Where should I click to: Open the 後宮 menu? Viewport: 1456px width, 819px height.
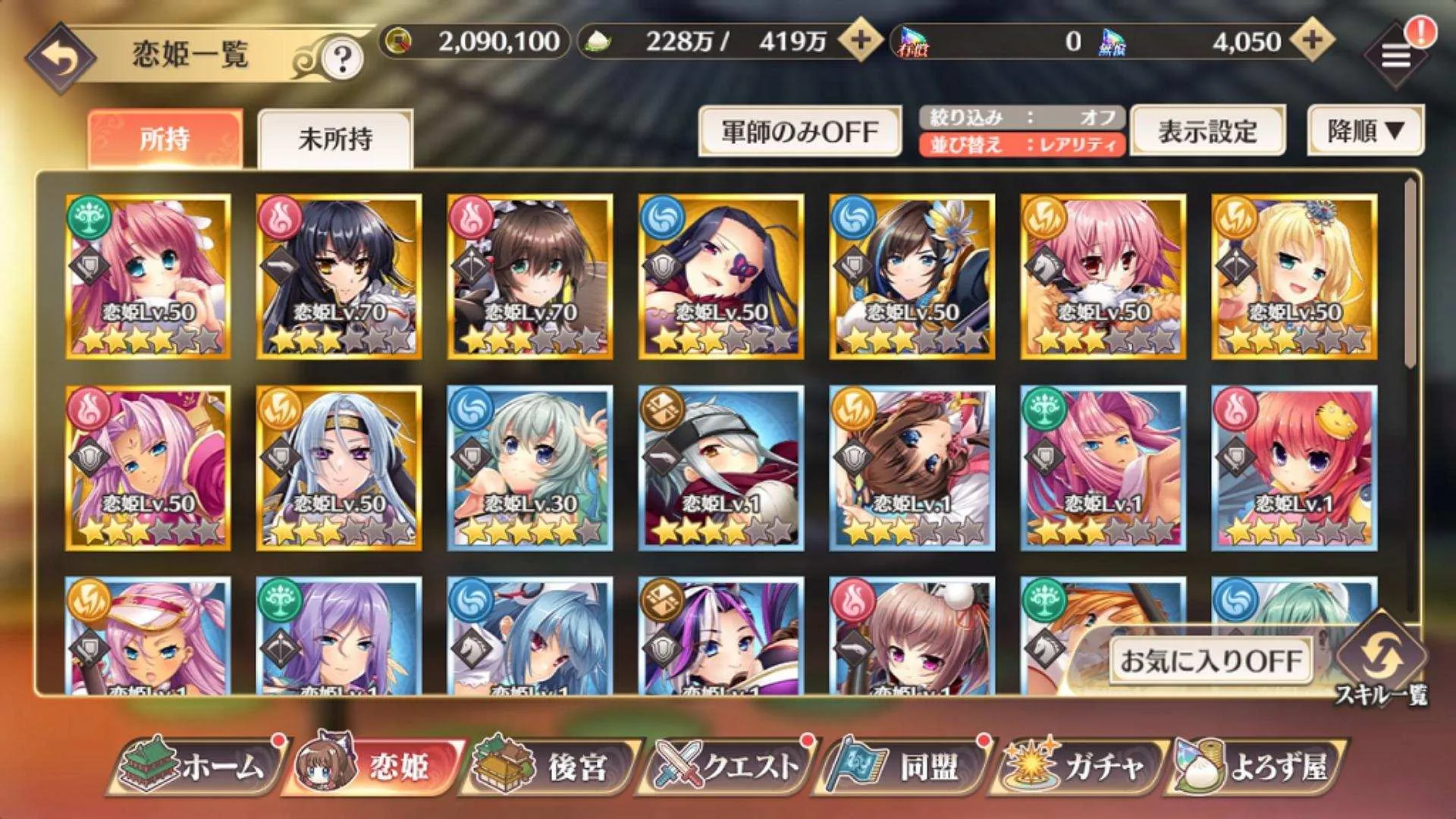tap(550, 766)
